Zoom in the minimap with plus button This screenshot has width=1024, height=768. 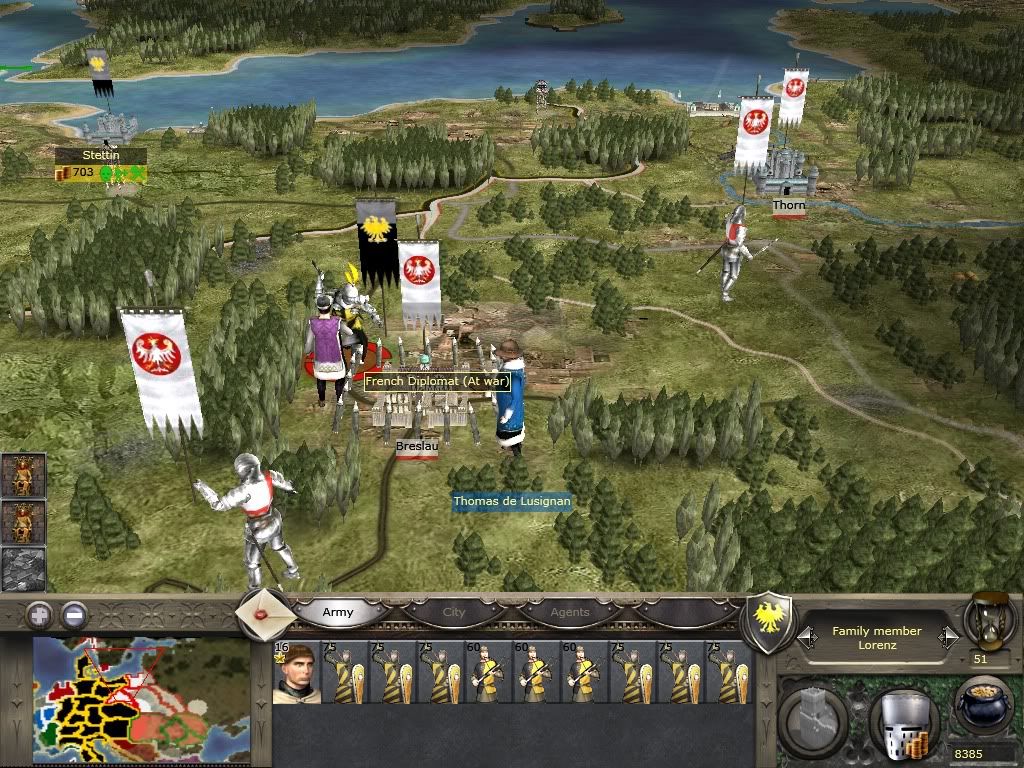pyautogui.click(x=40, y=614)
